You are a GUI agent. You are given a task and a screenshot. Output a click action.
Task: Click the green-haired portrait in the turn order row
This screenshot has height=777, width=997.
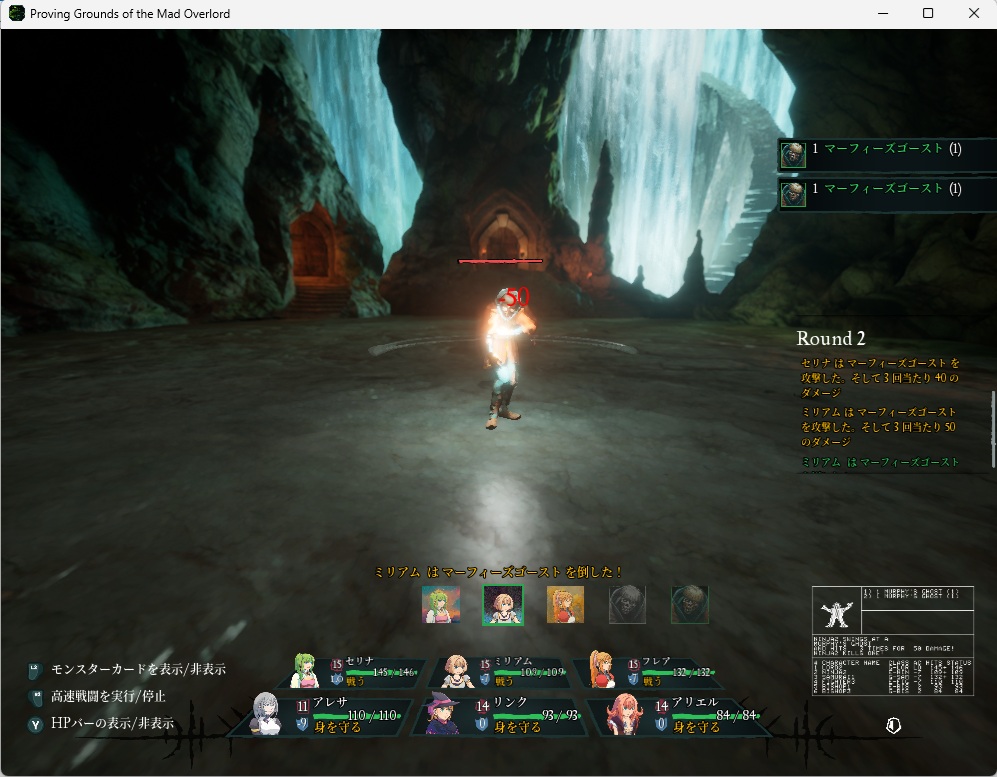point(441,604)
